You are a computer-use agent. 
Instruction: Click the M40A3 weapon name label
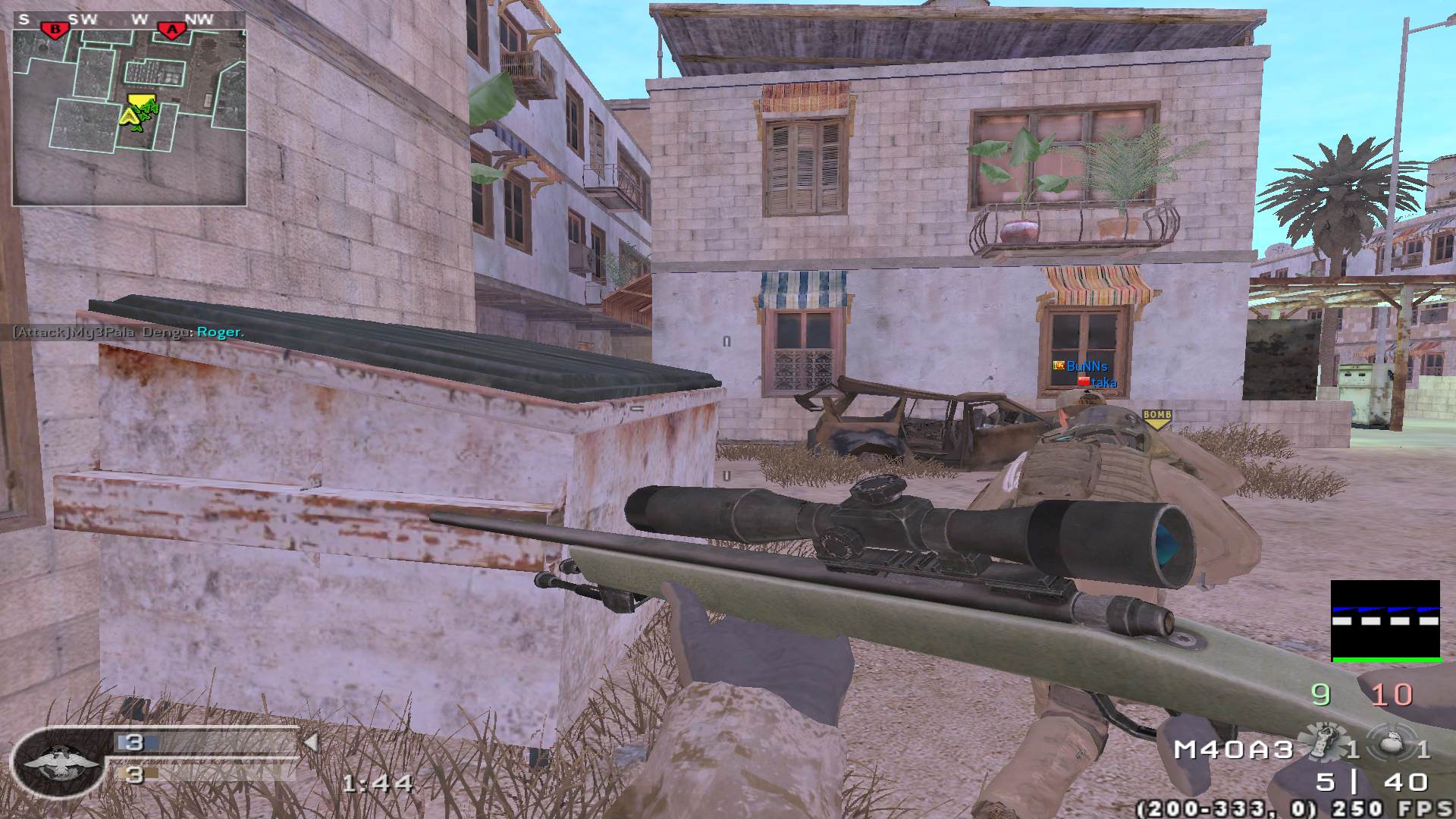pyautogui.click(x=1233, y=749)
